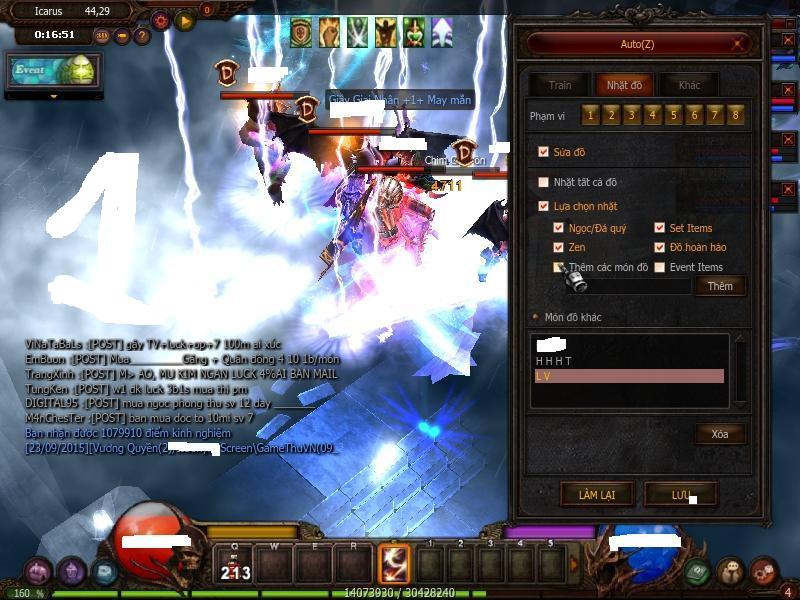Enable the Event Items checkbox
800x600 pixels.
coord(659,267)
